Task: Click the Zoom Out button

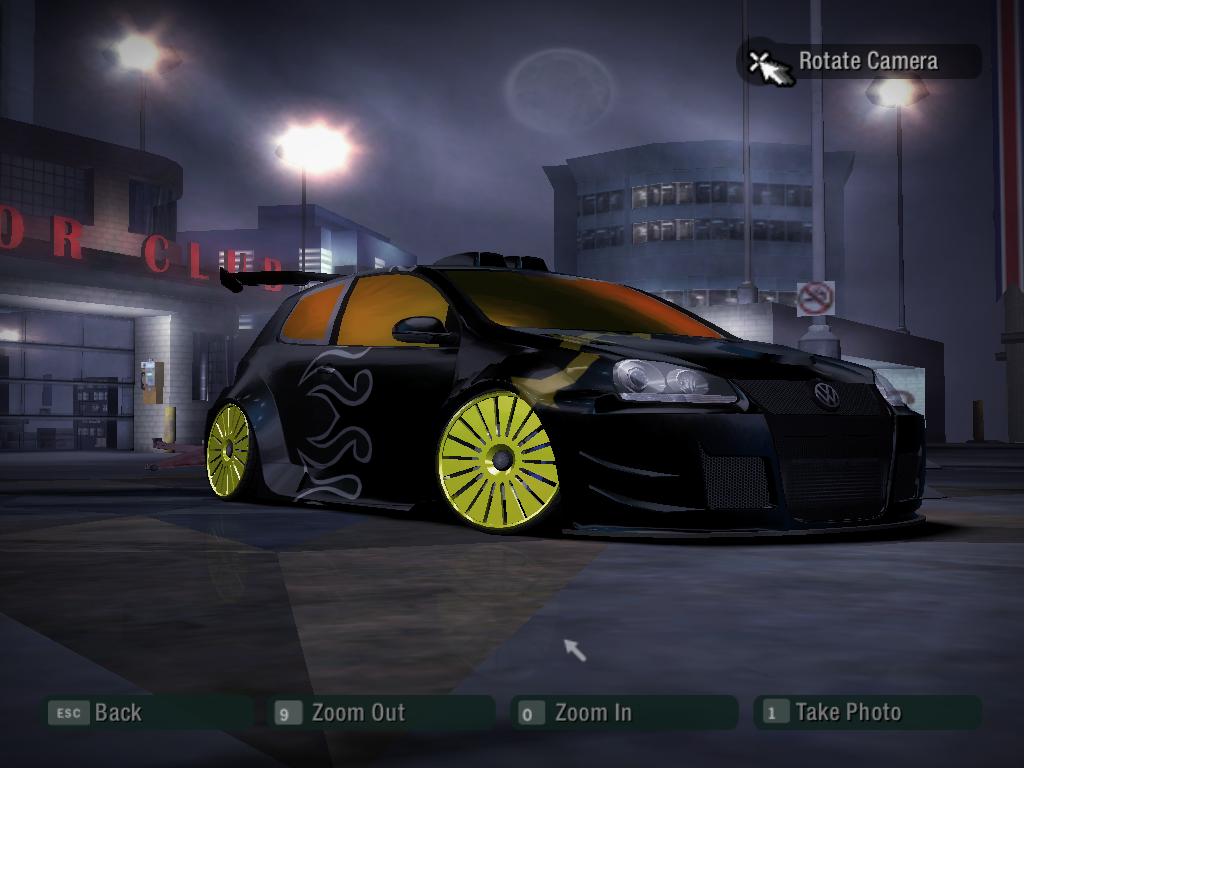Action: (x=383, y=713)
